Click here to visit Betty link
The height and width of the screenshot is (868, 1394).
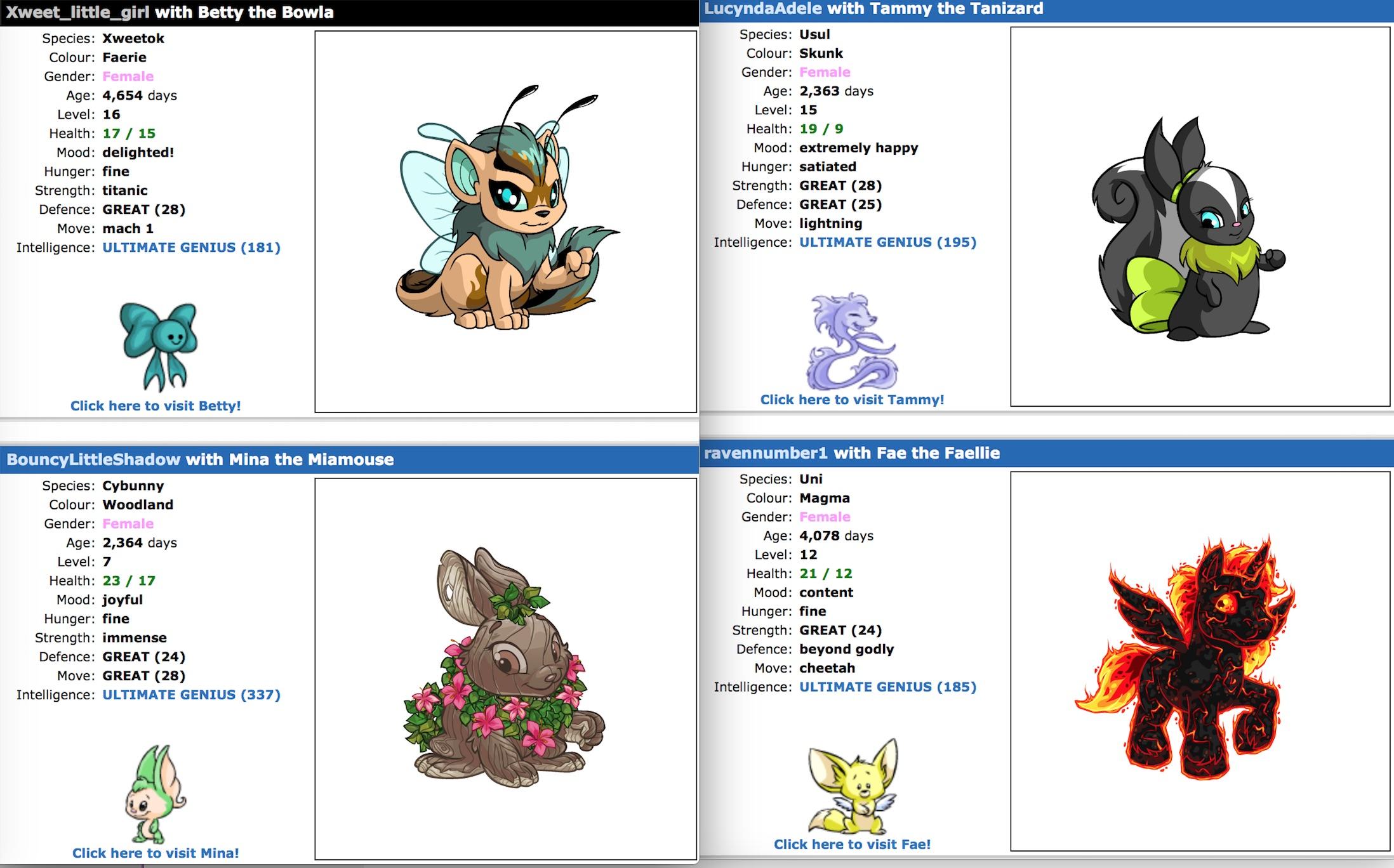pos(154,405)
